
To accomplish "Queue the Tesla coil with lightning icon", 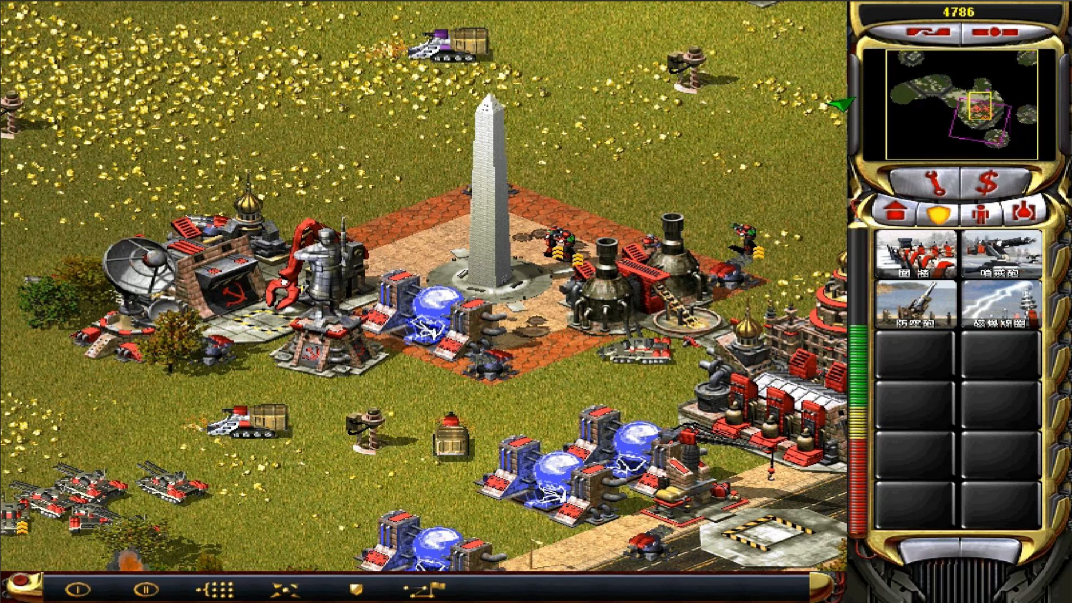I will point(1001,304).
